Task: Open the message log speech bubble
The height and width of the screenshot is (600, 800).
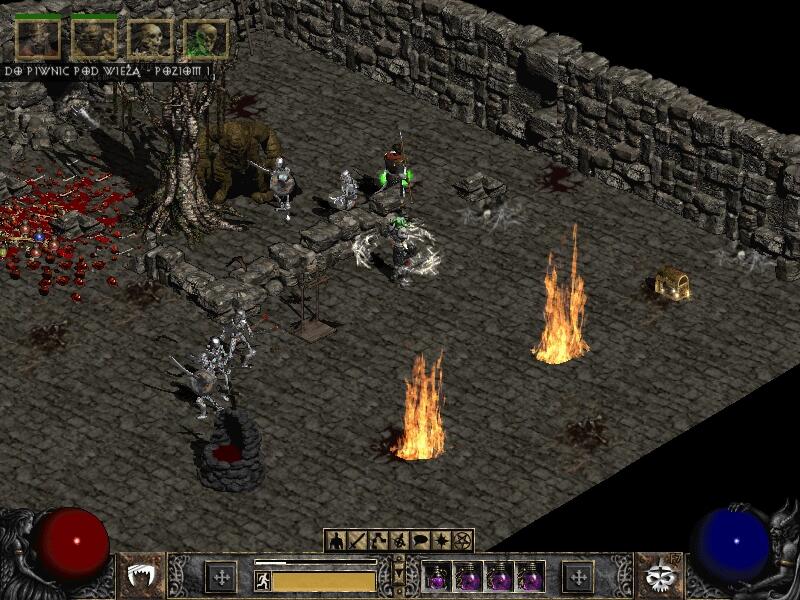Action: pos(419,541)
